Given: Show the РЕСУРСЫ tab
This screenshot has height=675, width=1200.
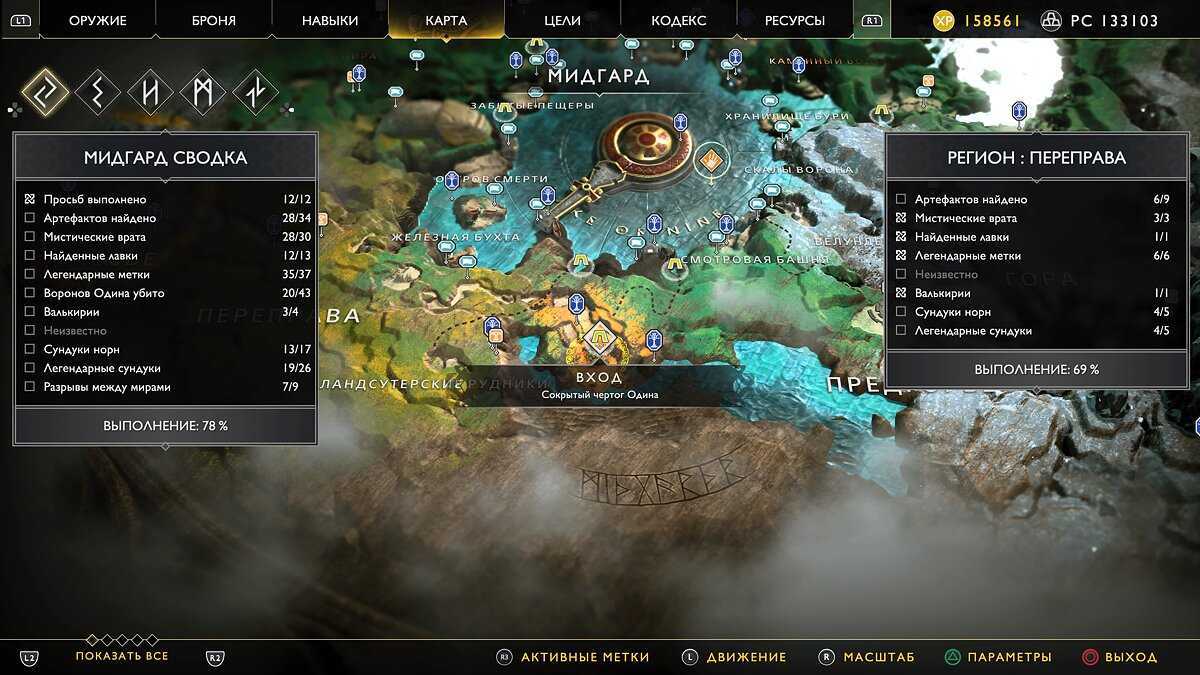Looking at the screenshot, I should [794, 20].
